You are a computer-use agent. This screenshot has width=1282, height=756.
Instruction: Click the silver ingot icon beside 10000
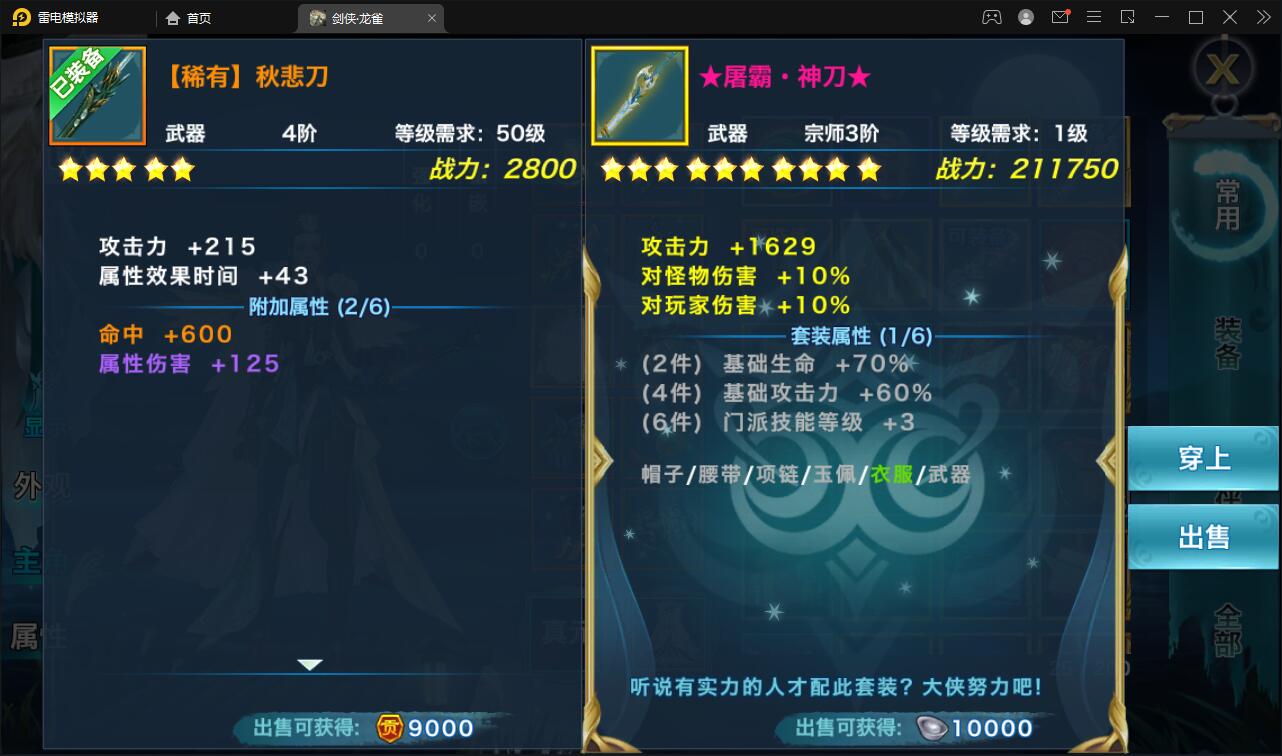tap(930, 728)
